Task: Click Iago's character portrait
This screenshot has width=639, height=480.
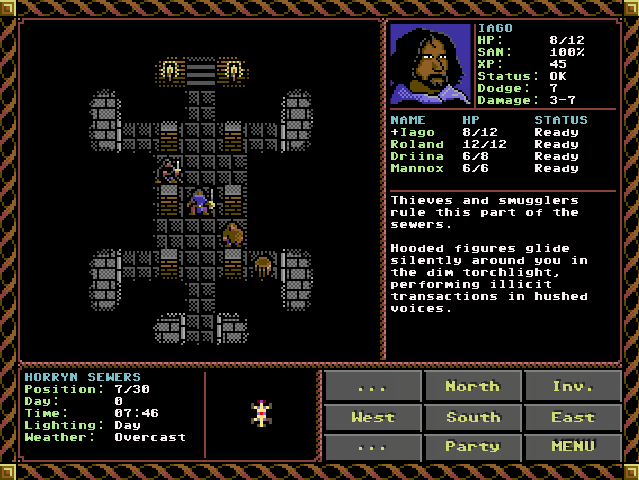Action: click(x=430, y=64)
